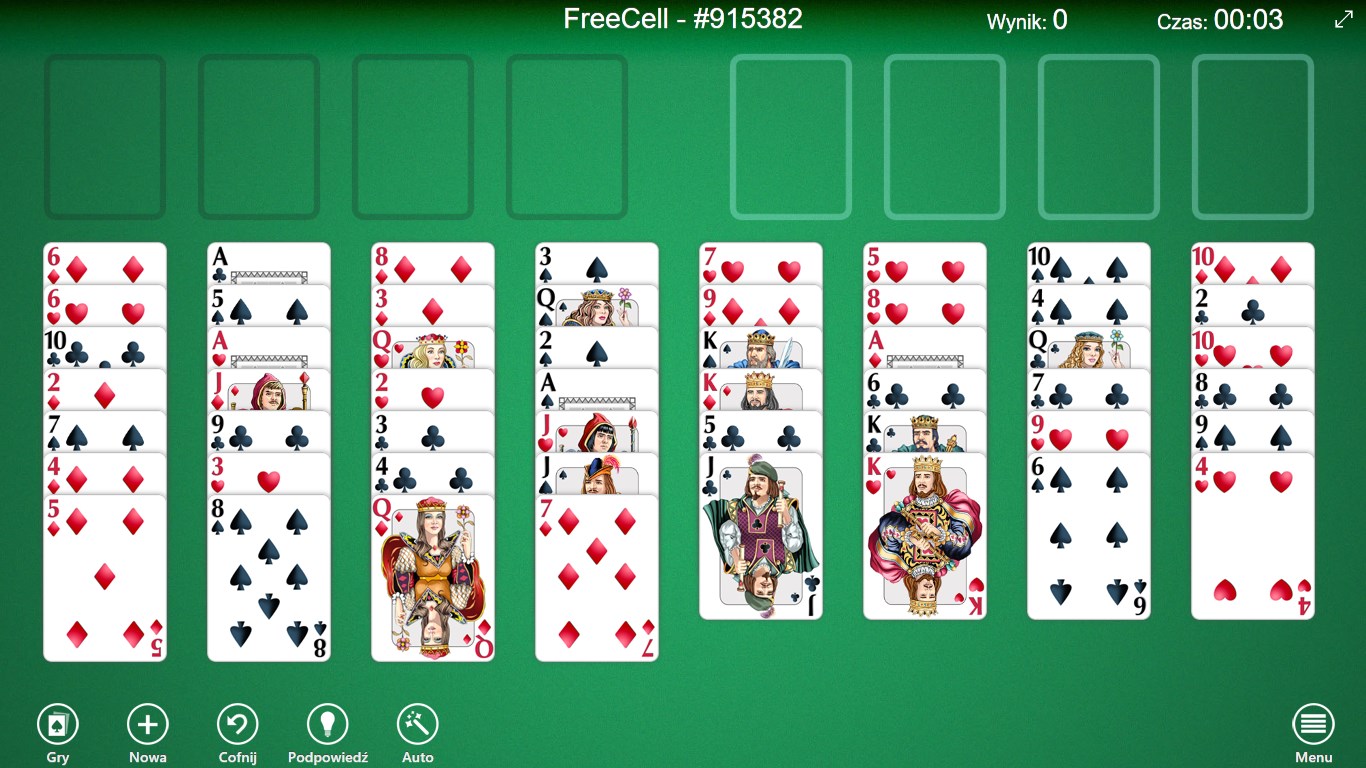This screenshot has width=1366, height=768.
Task: Get a hint using the Podpowiedź bulb icon
Action: (x=326, y=722)
